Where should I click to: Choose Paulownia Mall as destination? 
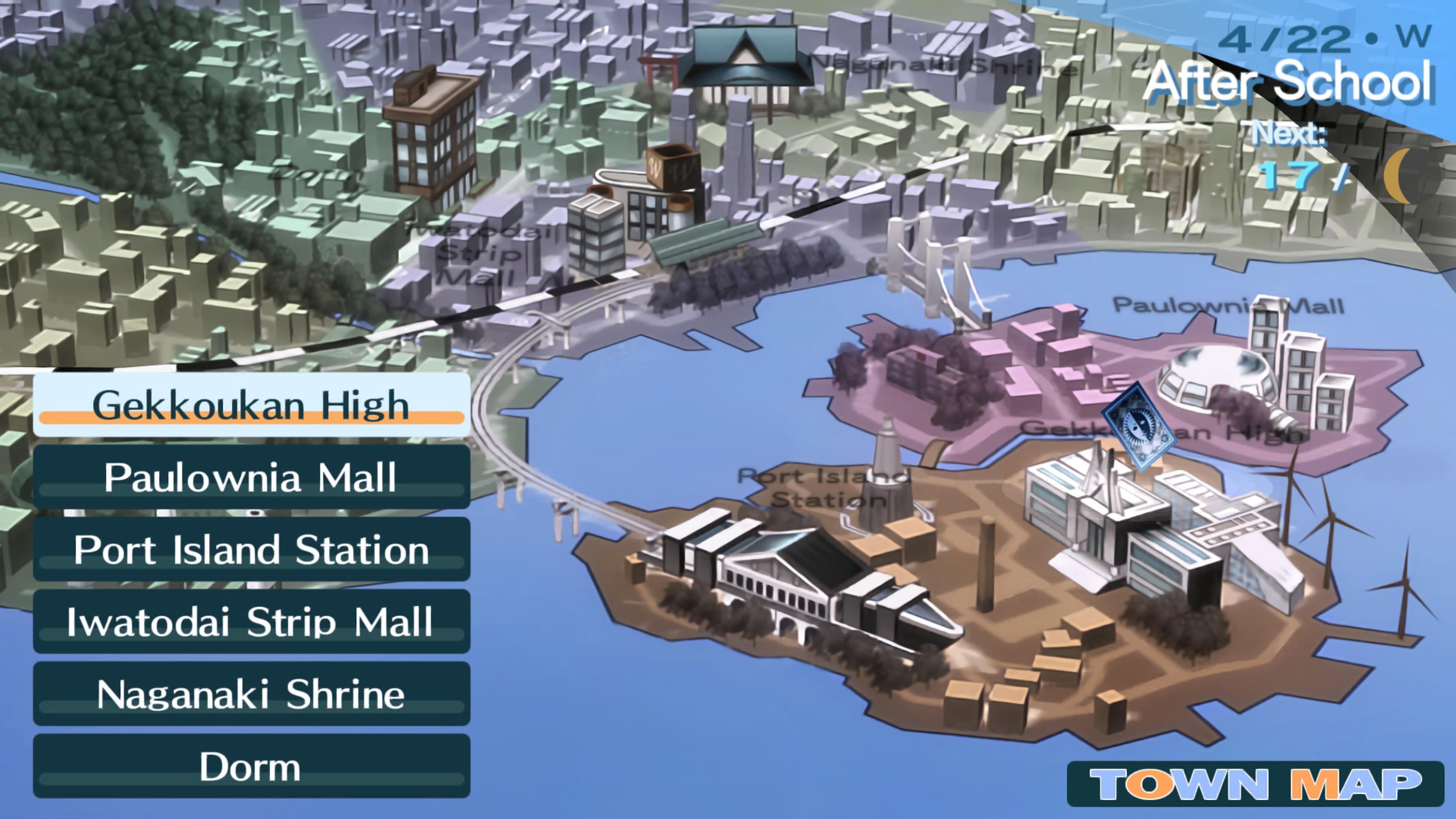251,477
